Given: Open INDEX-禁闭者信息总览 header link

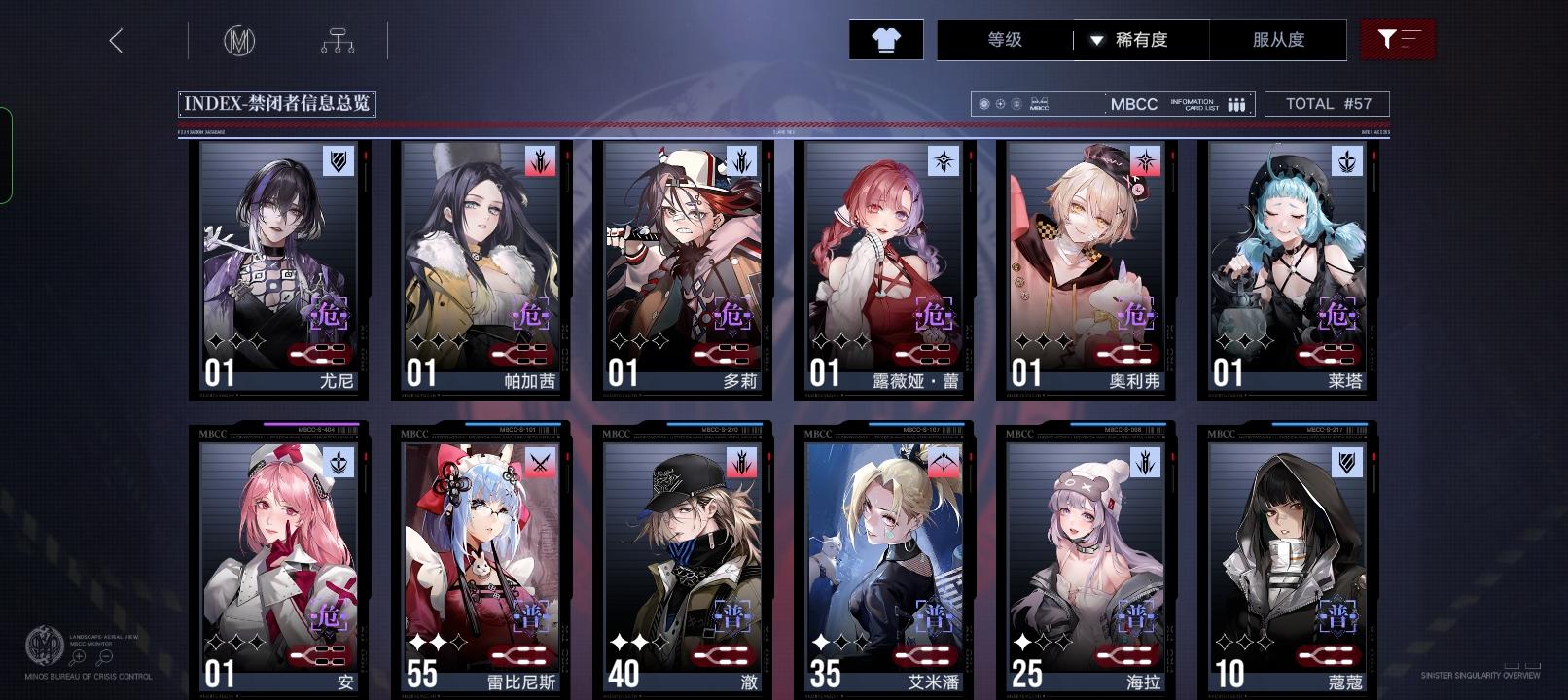Looking at the screenshot, I should tap(278, 103).
